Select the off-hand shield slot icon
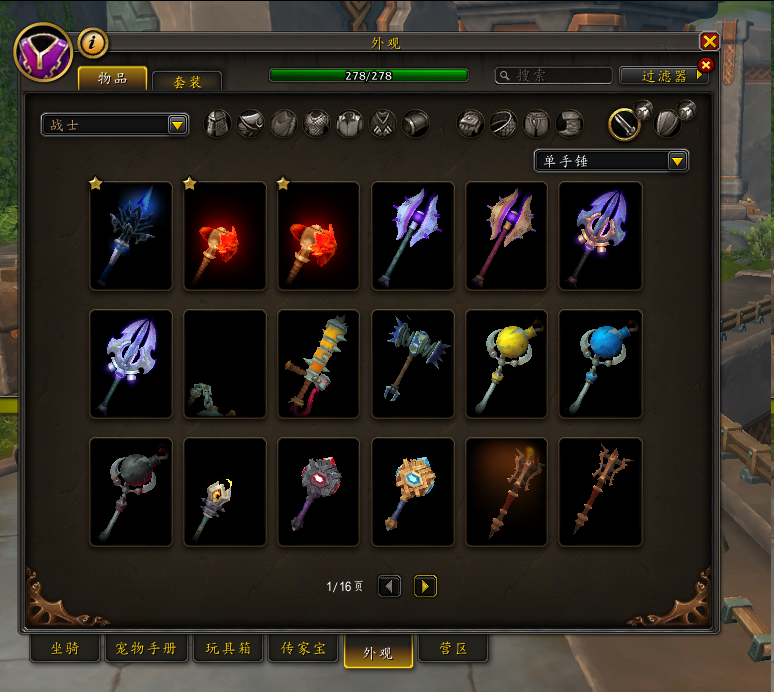 [x=669, y=123]
